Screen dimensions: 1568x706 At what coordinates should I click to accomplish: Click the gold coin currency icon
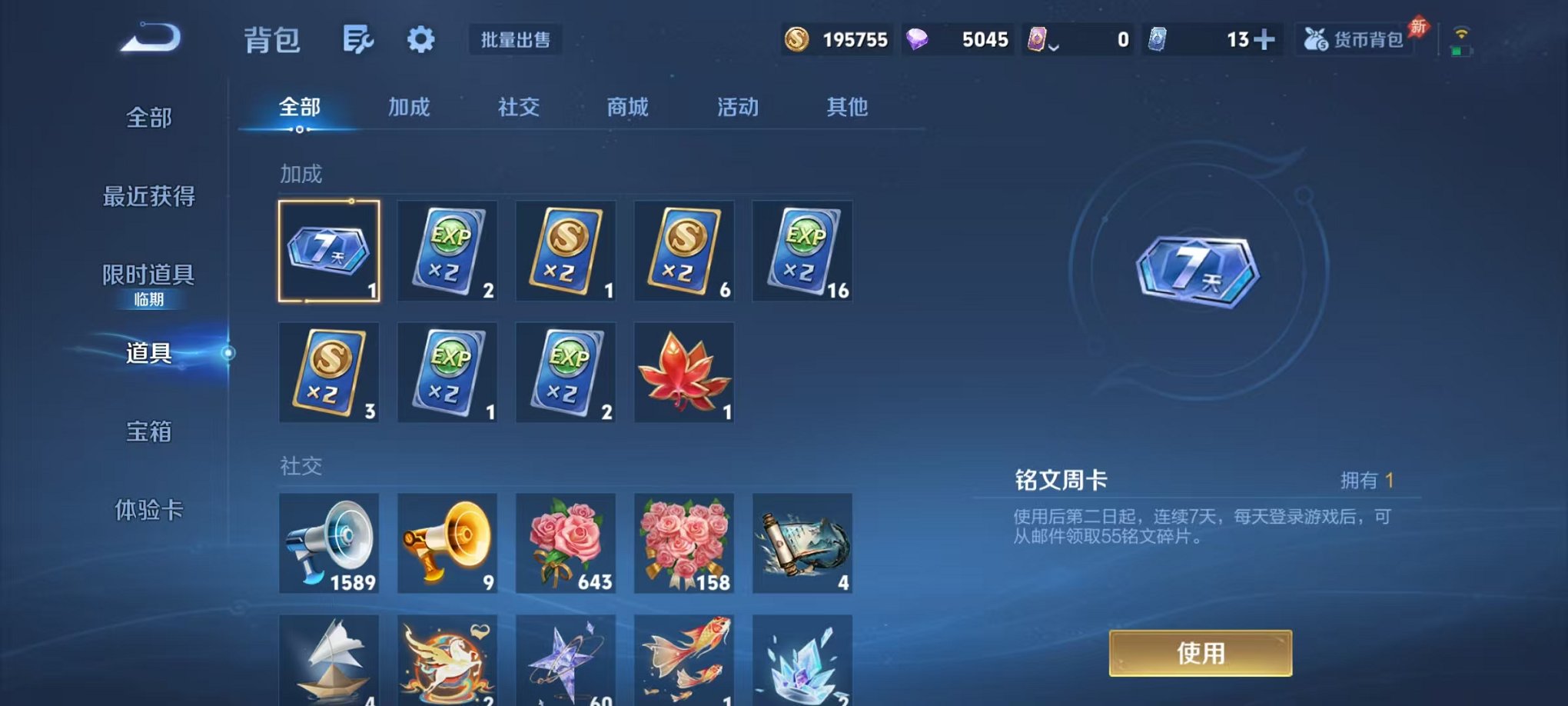point(798,38)
